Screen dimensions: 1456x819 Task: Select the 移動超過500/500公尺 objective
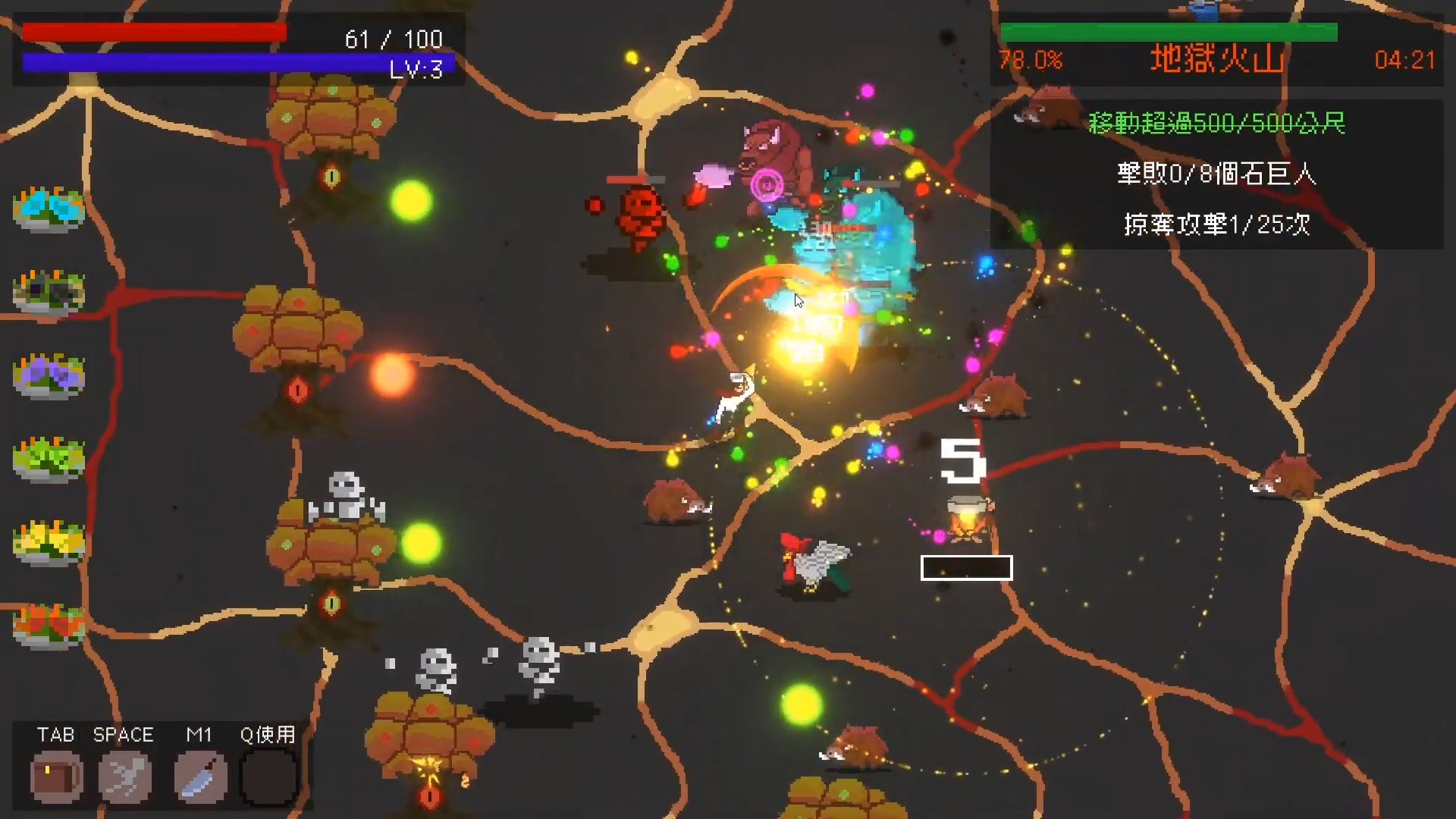click(1216, 123)
